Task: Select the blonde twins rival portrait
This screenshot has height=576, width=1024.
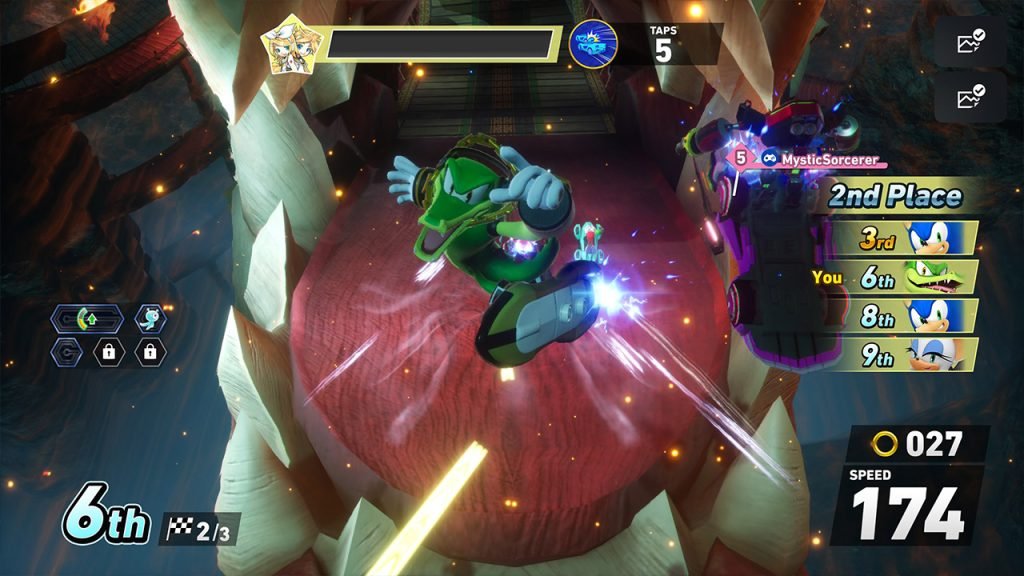Action: (284, 45)
